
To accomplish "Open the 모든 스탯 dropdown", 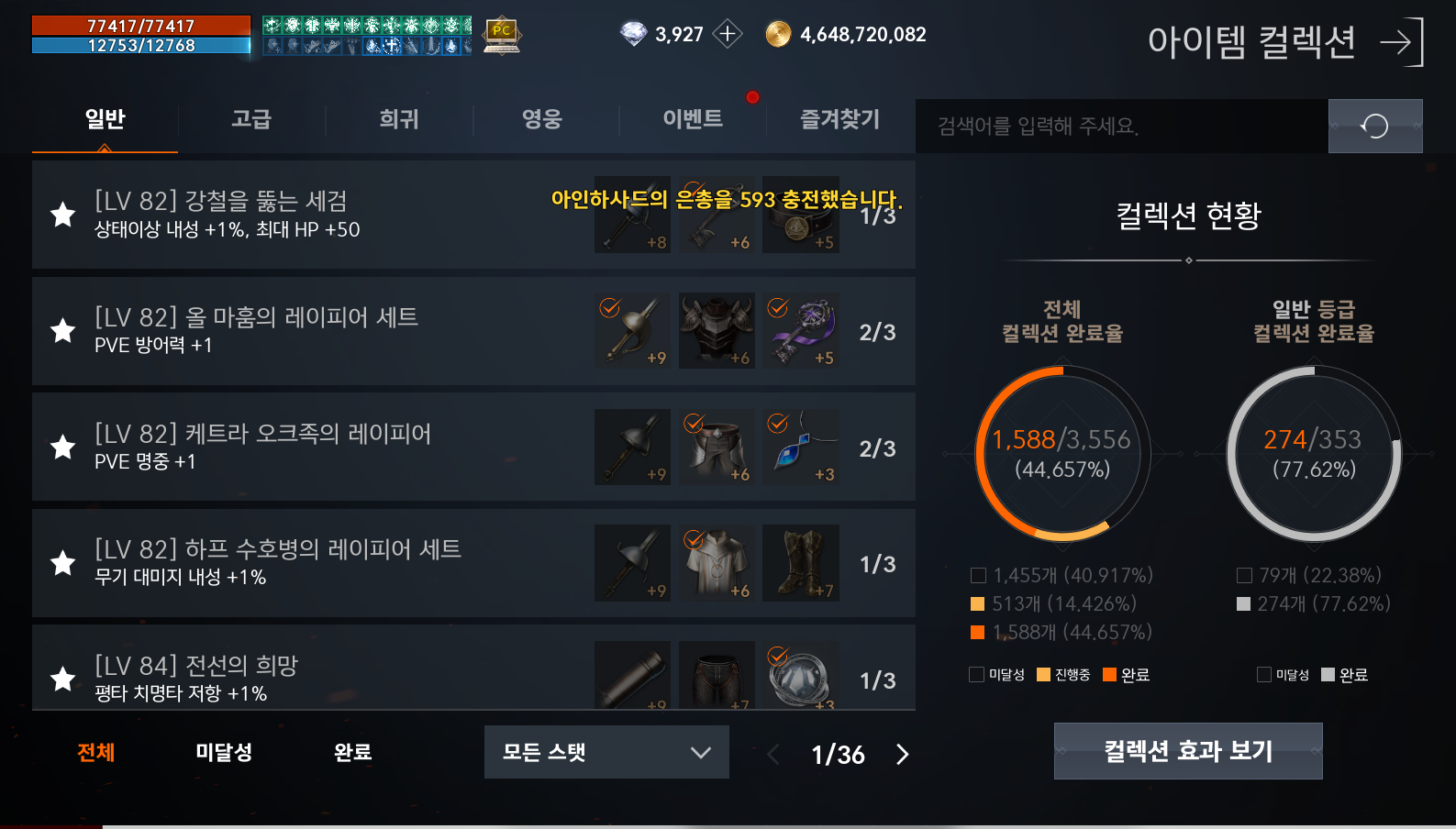I will click(606, 752).
